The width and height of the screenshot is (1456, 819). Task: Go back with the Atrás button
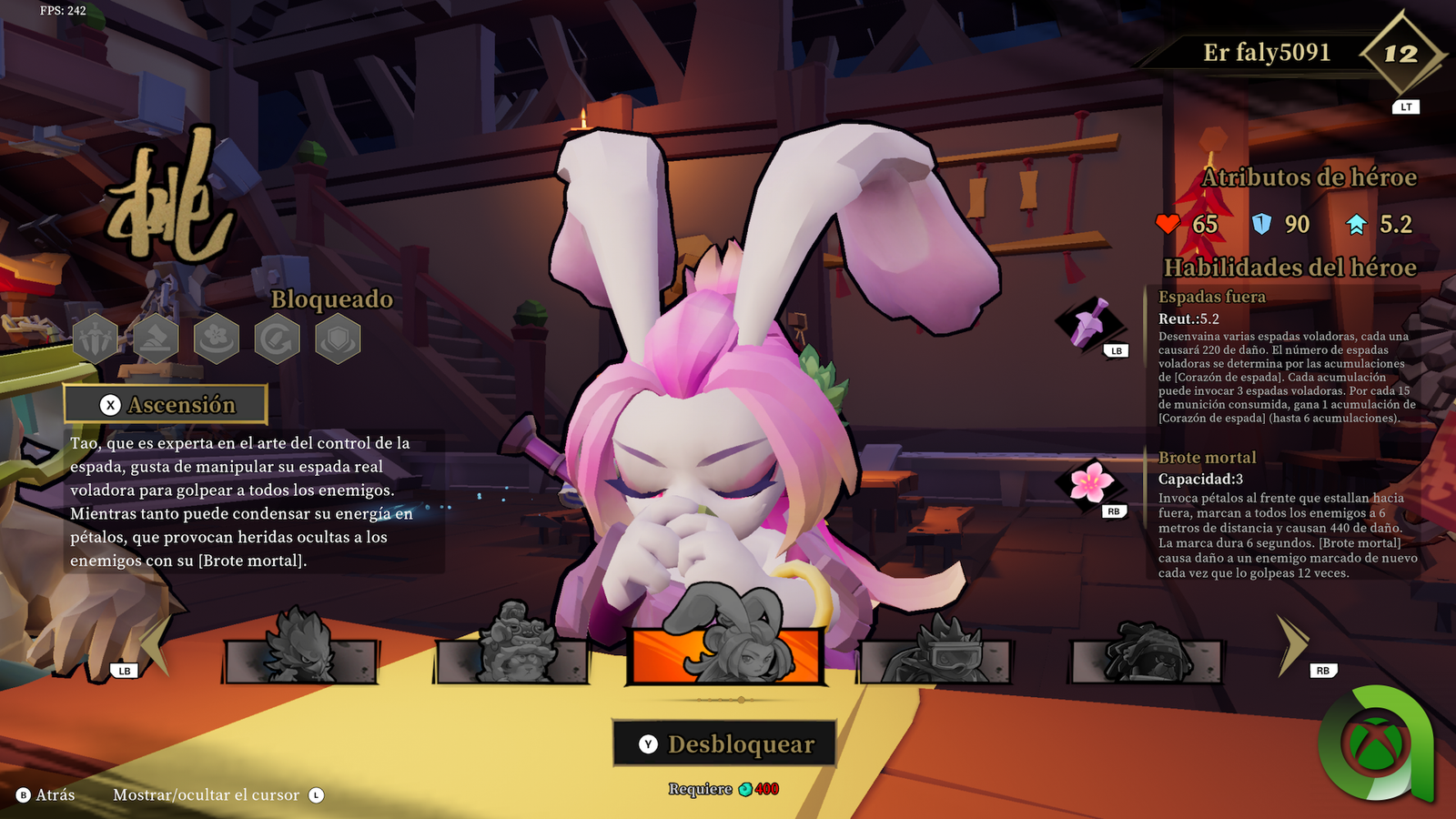pos(45,795)
